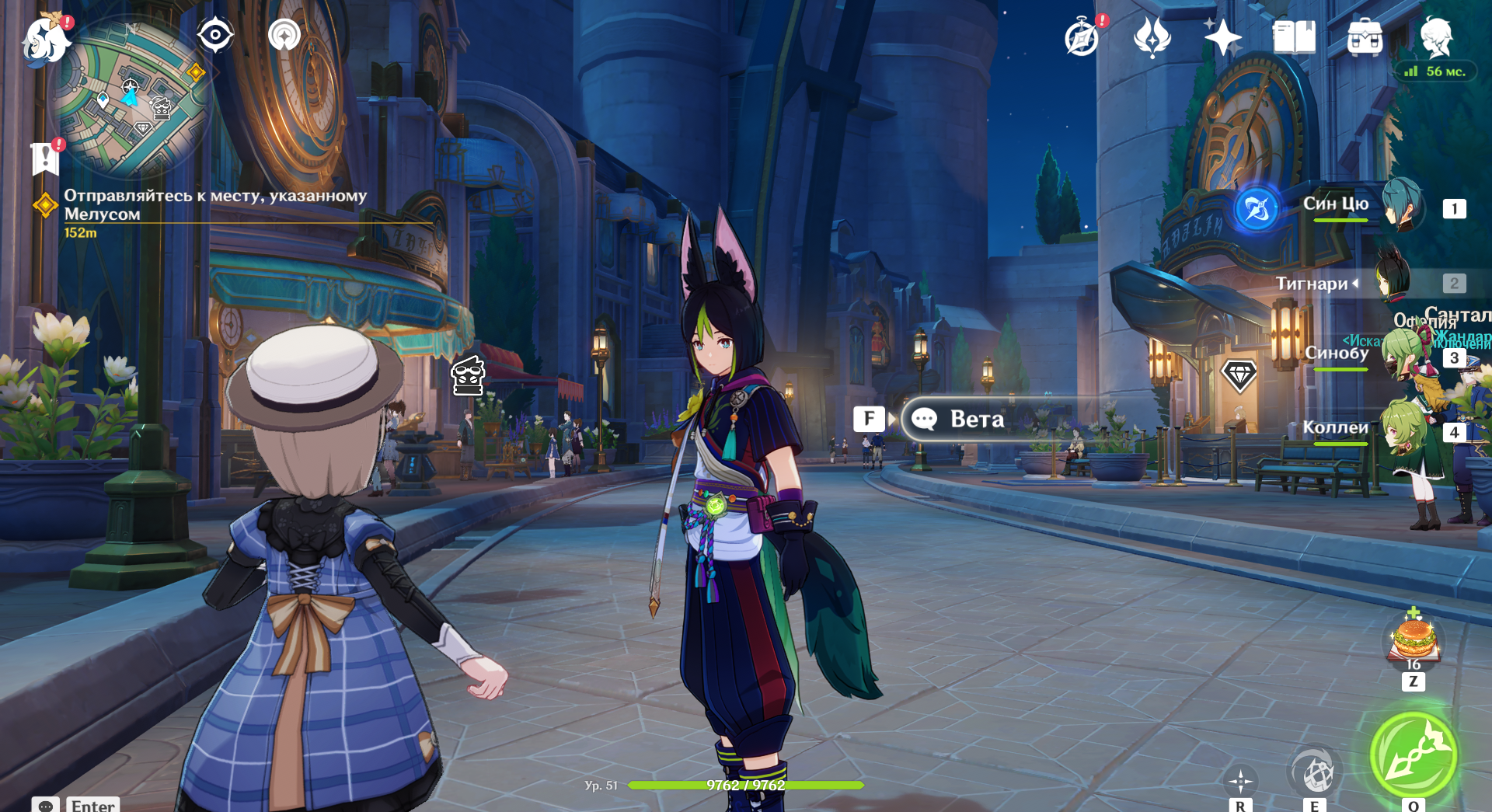Open the adventurer handbook book icon
Viewport: 1492px width, 812px height.
[1294, 37]
